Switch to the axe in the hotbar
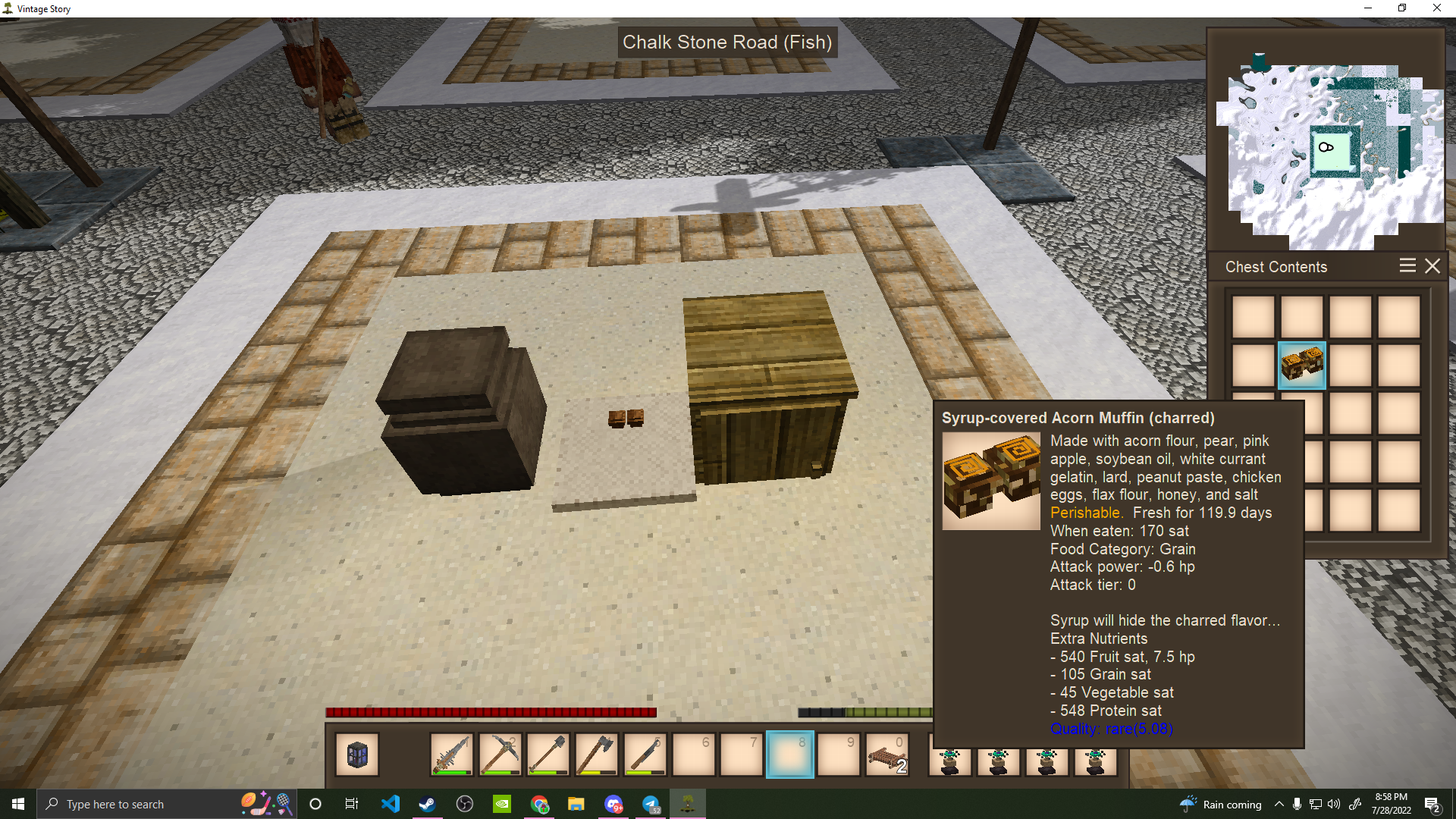 [597, 755]
